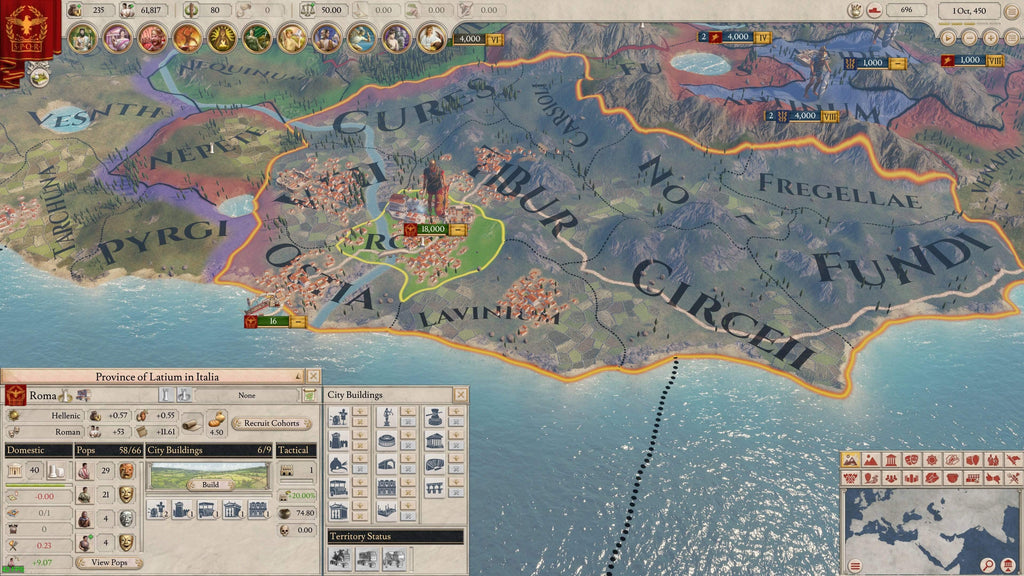
Task: Click the Recruit Cohorts button
Action: click(271, 423)
